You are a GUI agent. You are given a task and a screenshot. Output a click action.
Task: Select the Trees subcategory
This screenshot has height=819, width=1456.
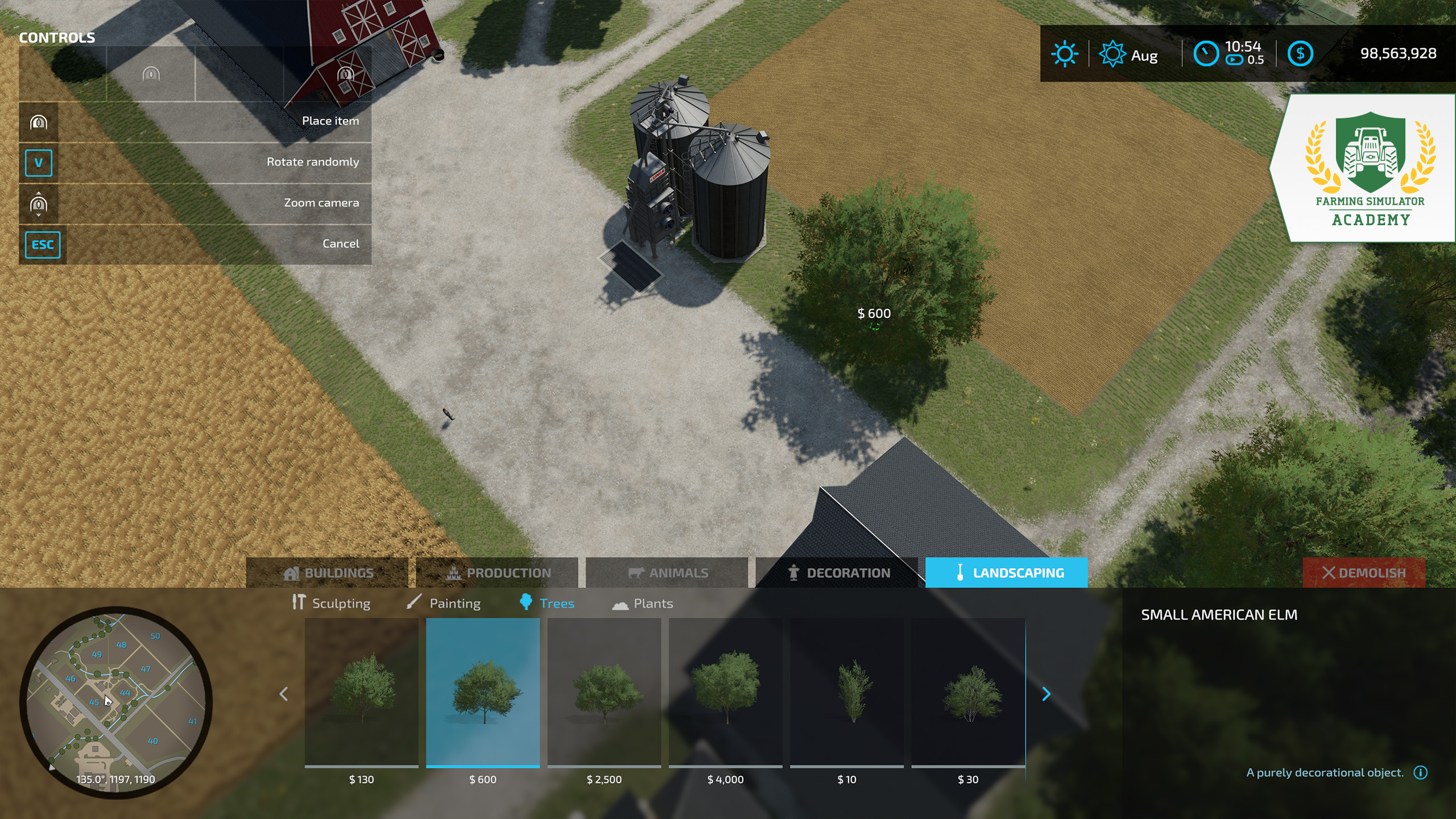(x=547, y=603)
